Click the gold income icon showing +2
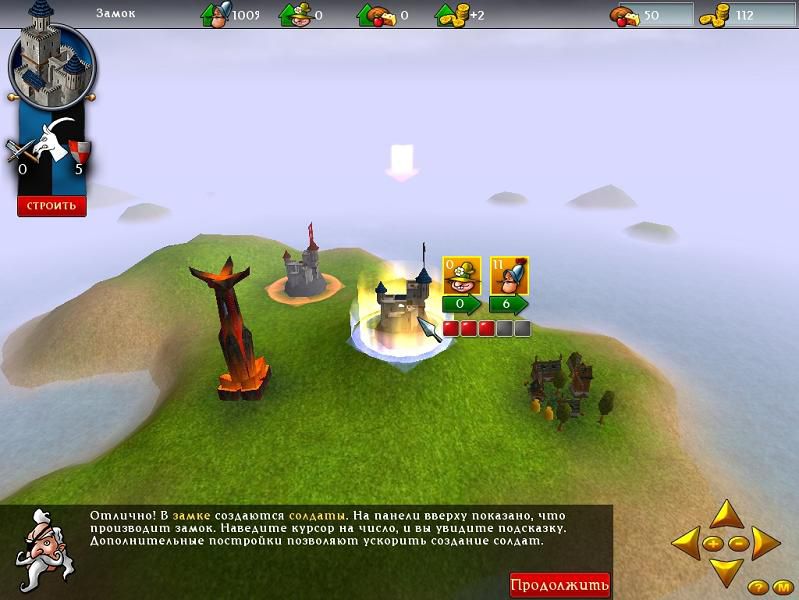 [x=450, y=15]
